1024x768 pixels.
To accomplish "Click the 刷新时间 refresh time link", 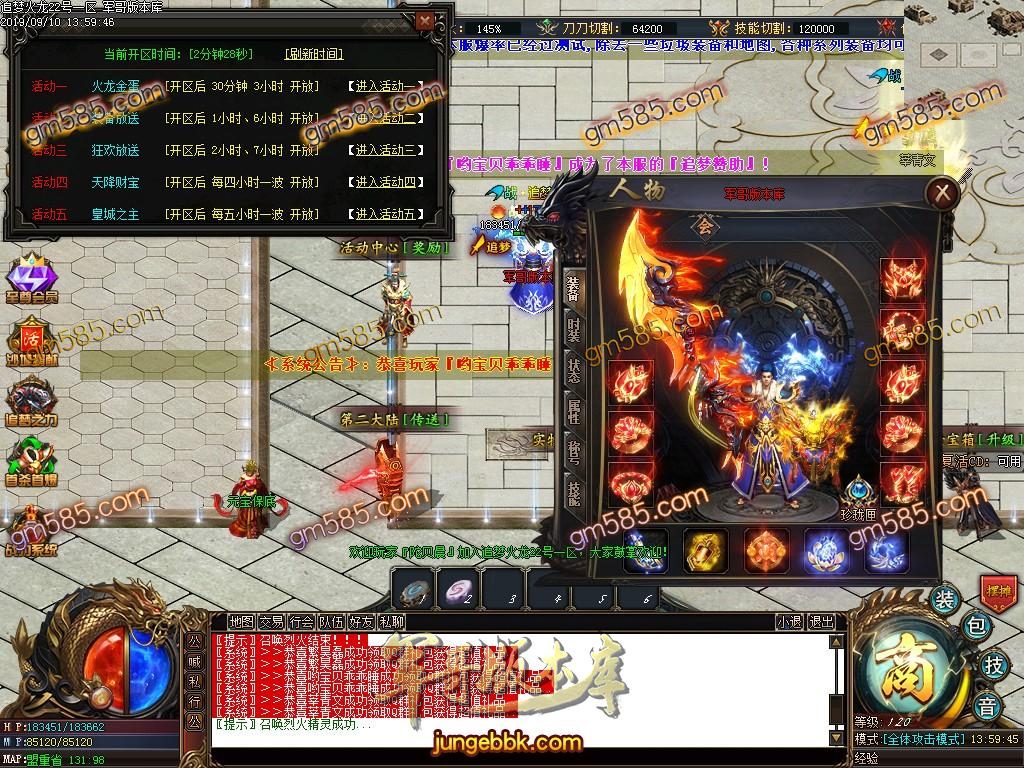I will coord(313,54).
